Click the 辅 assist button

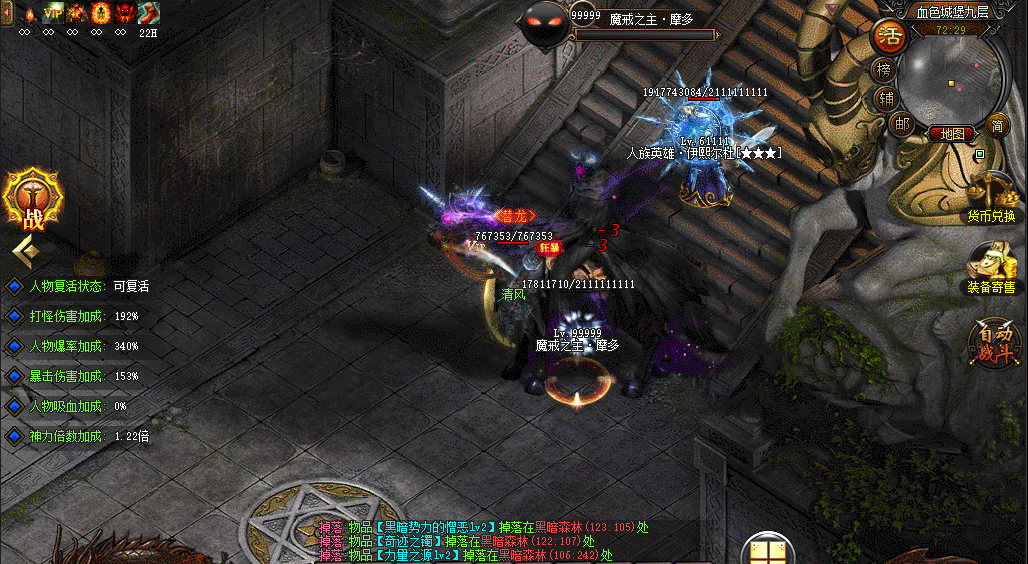point(886,98)
